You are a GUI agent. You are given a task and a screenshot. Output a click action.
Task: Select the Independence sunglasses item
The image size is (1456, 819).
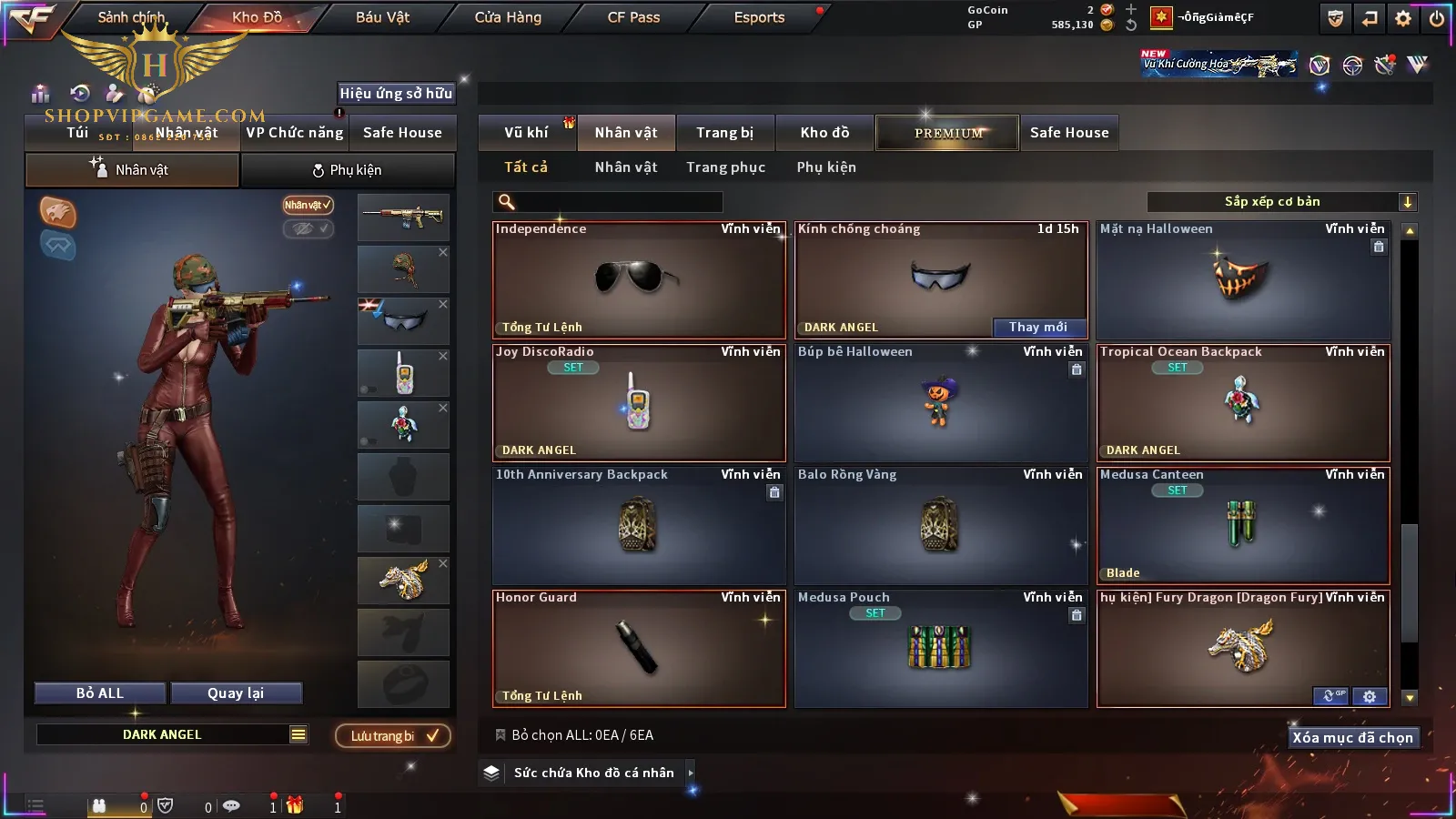[x=638, y=280]
